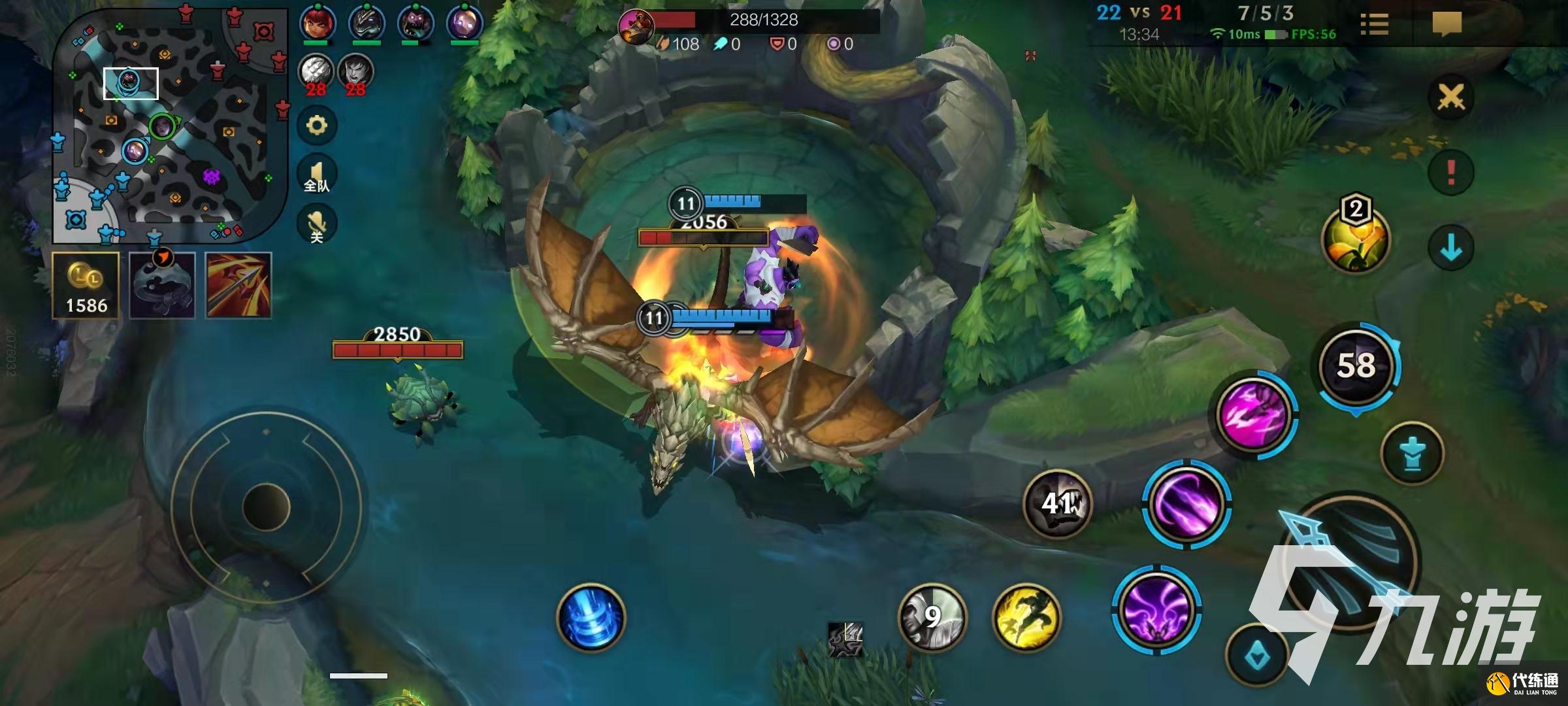
Task: Open the minimap
Action: (x=170, y=124)
